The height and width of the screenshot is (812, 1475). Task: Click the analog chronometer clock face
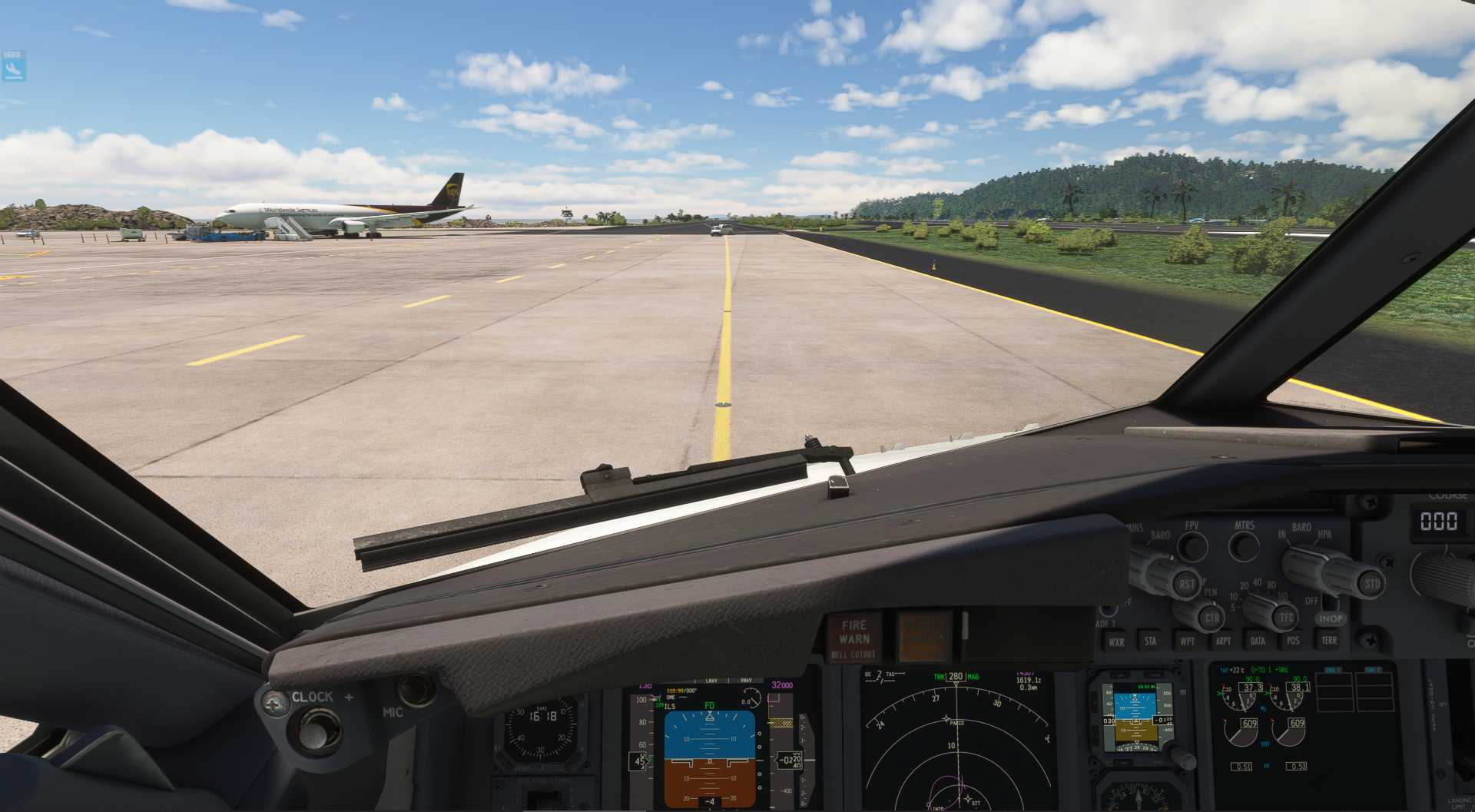542,724
